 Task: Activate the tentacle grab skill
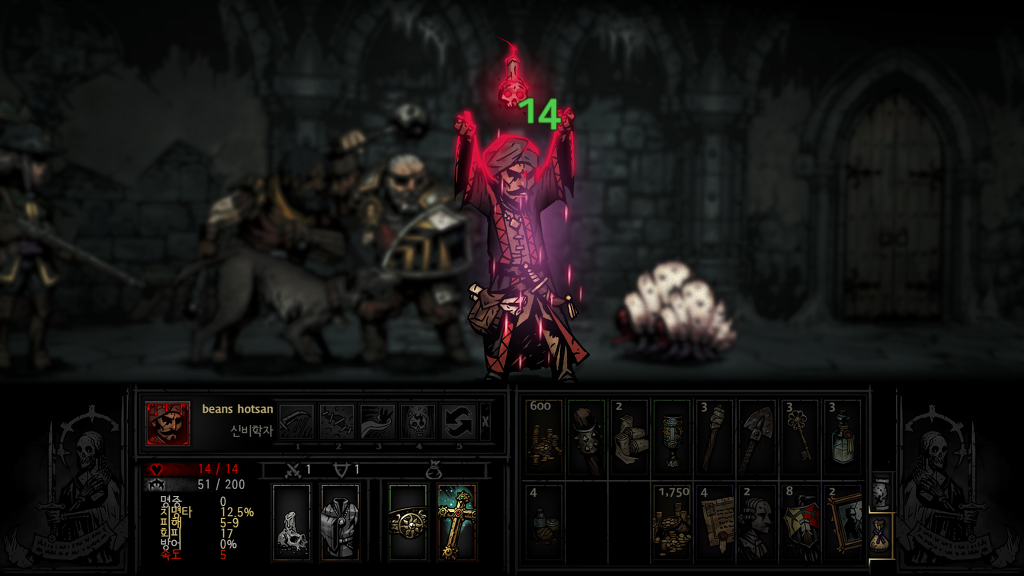[x=378, y=421]
